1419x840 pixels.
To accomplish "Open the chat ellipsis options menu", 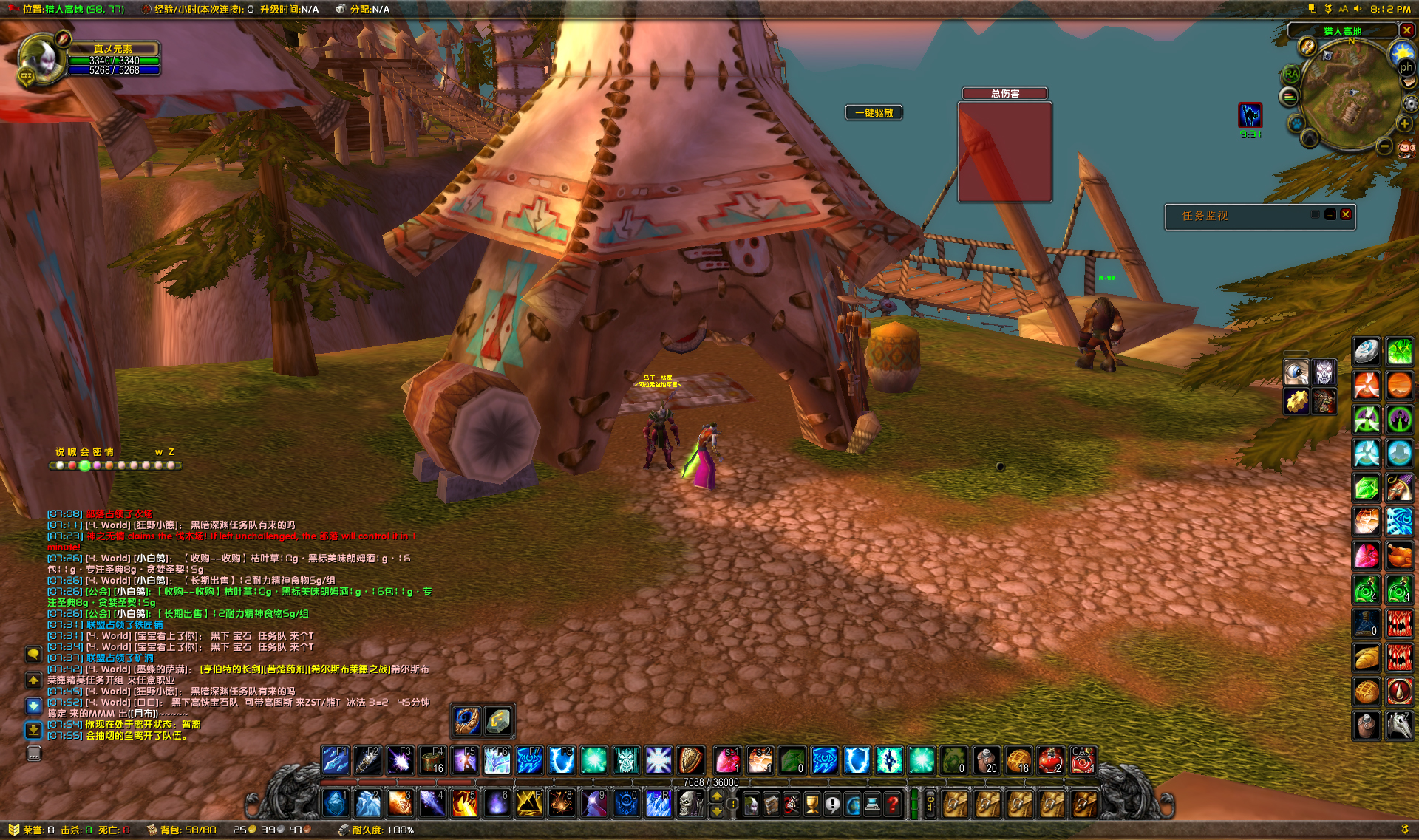I will click(x=33, y=753).
